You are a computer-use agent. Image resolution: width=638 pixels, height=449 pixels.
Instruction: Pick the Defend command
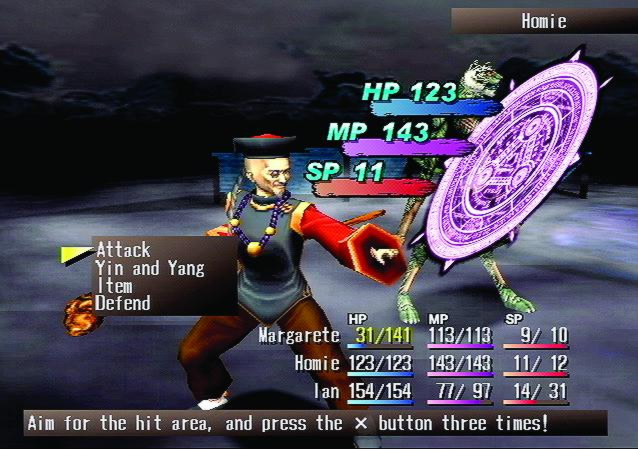click(x=123, y=303)
